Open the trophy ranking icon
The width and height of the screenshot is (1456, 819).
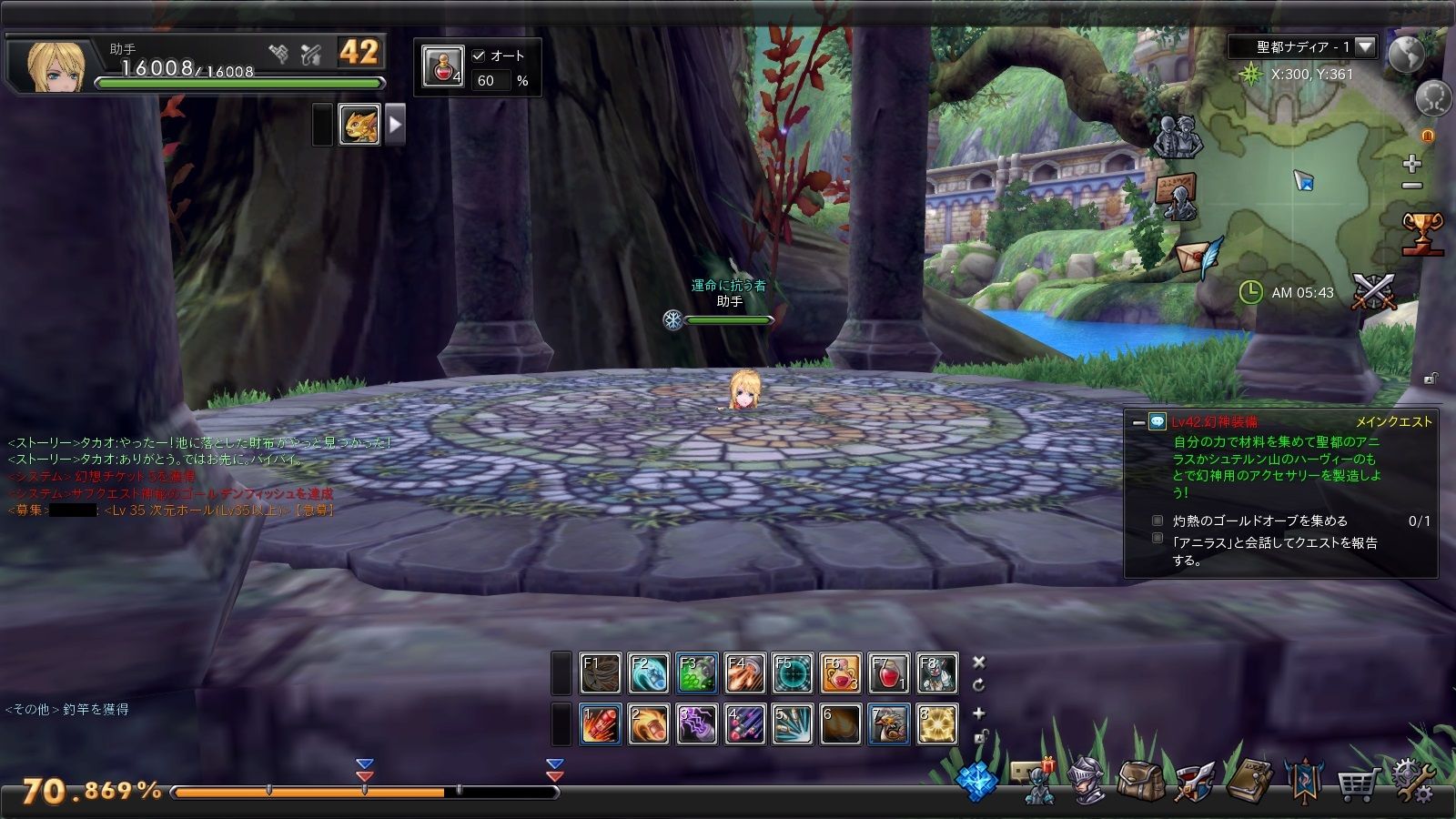[1422, 233]
